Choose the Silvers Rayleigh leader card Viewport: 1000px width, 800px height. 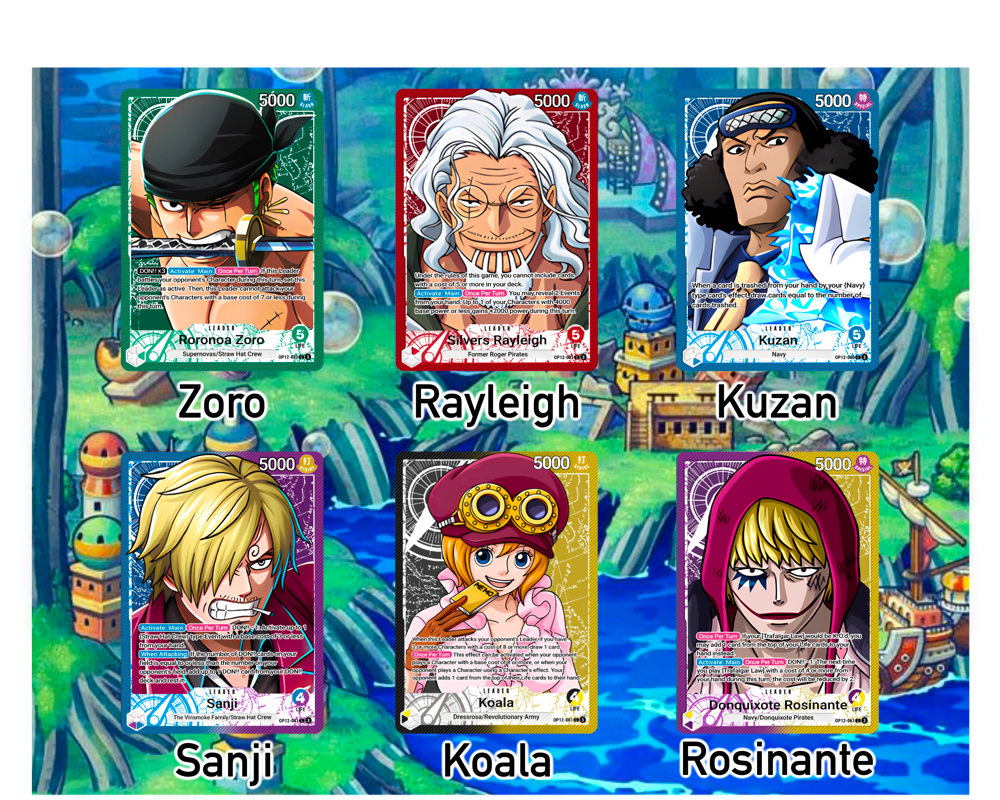tap(496, 230)
